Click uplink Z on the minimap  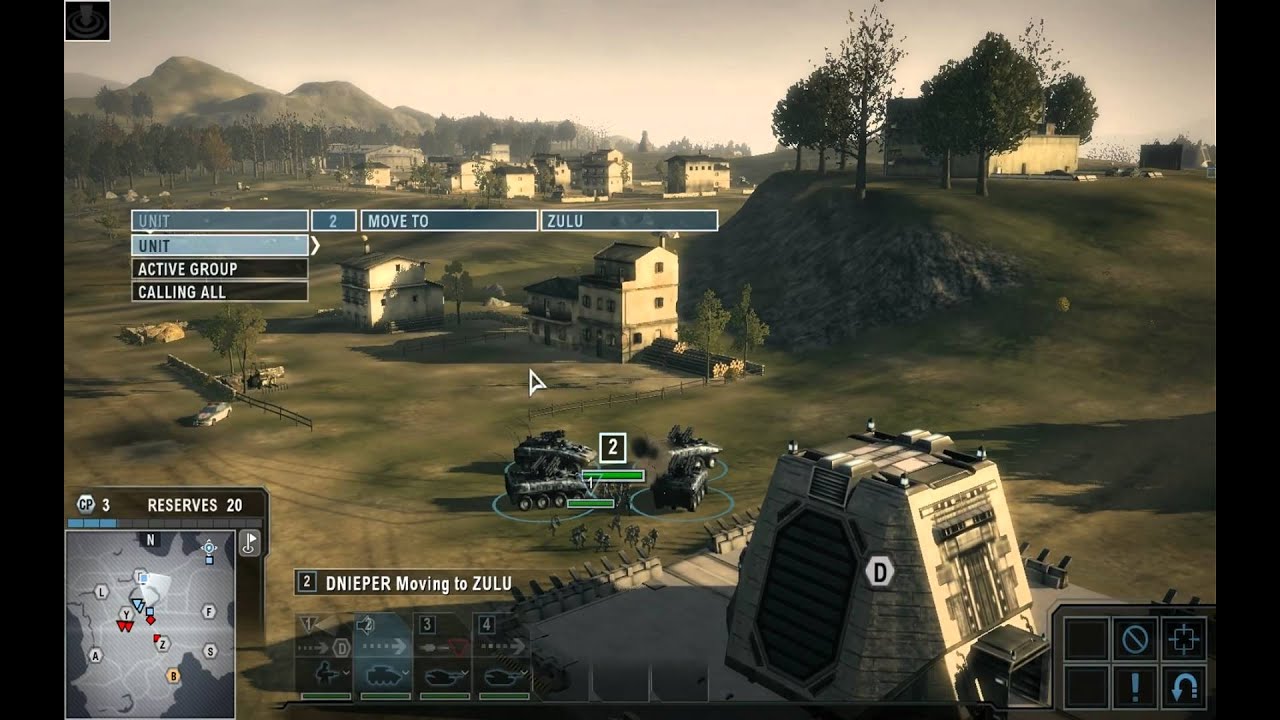click(163, 643)
